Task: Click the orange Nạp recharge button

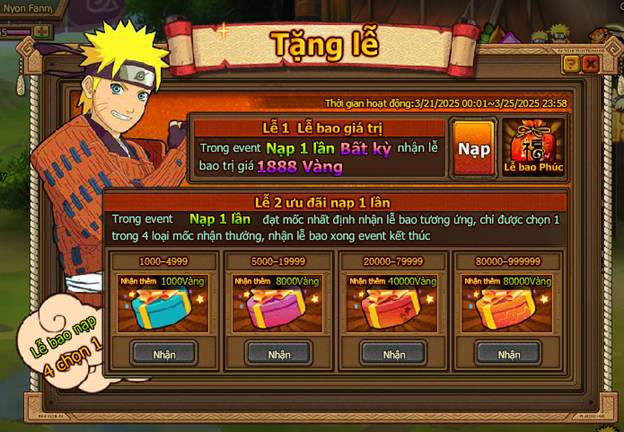Action: pos(473,148)
